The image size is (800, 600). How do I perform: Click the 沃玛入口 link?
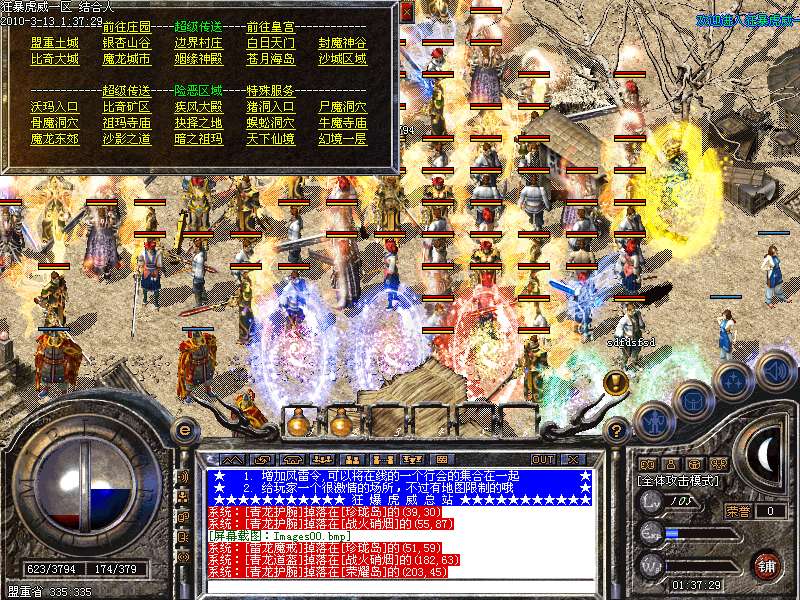pos(54,107)
